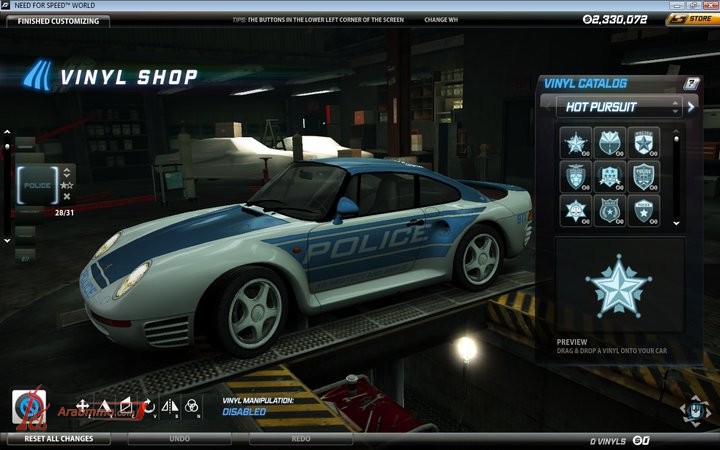The image size is (720, 450).
Task: Choose the rotate vinyl tool
Action: point(147,405)
